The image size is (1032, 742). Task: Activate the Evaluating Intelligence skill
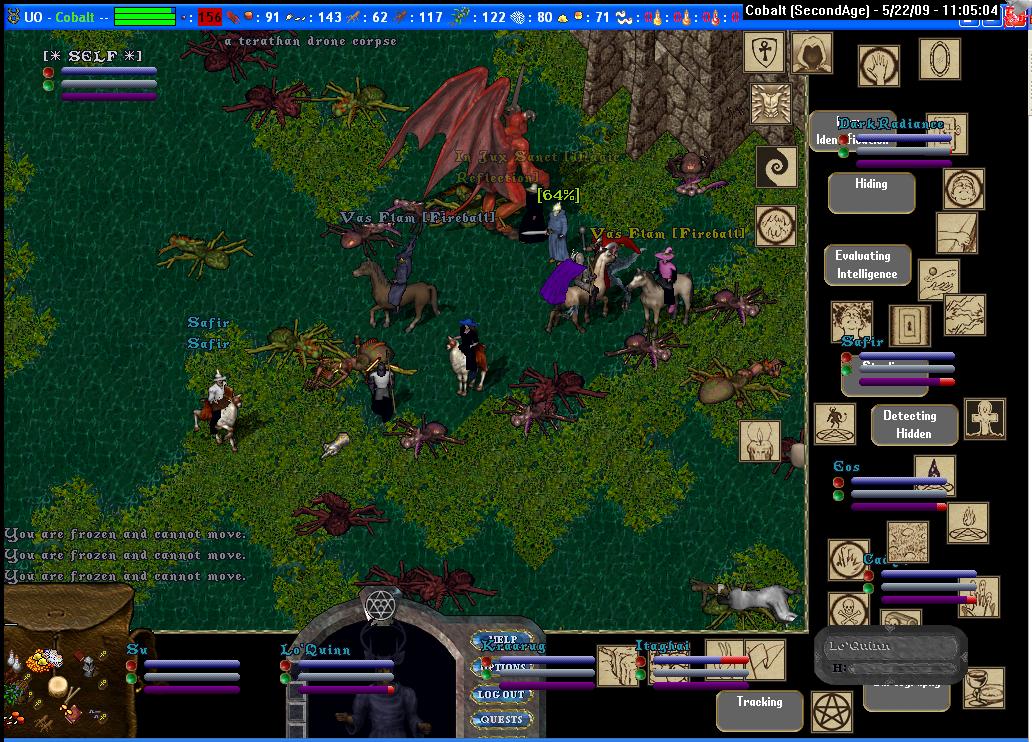coord(867,265)
